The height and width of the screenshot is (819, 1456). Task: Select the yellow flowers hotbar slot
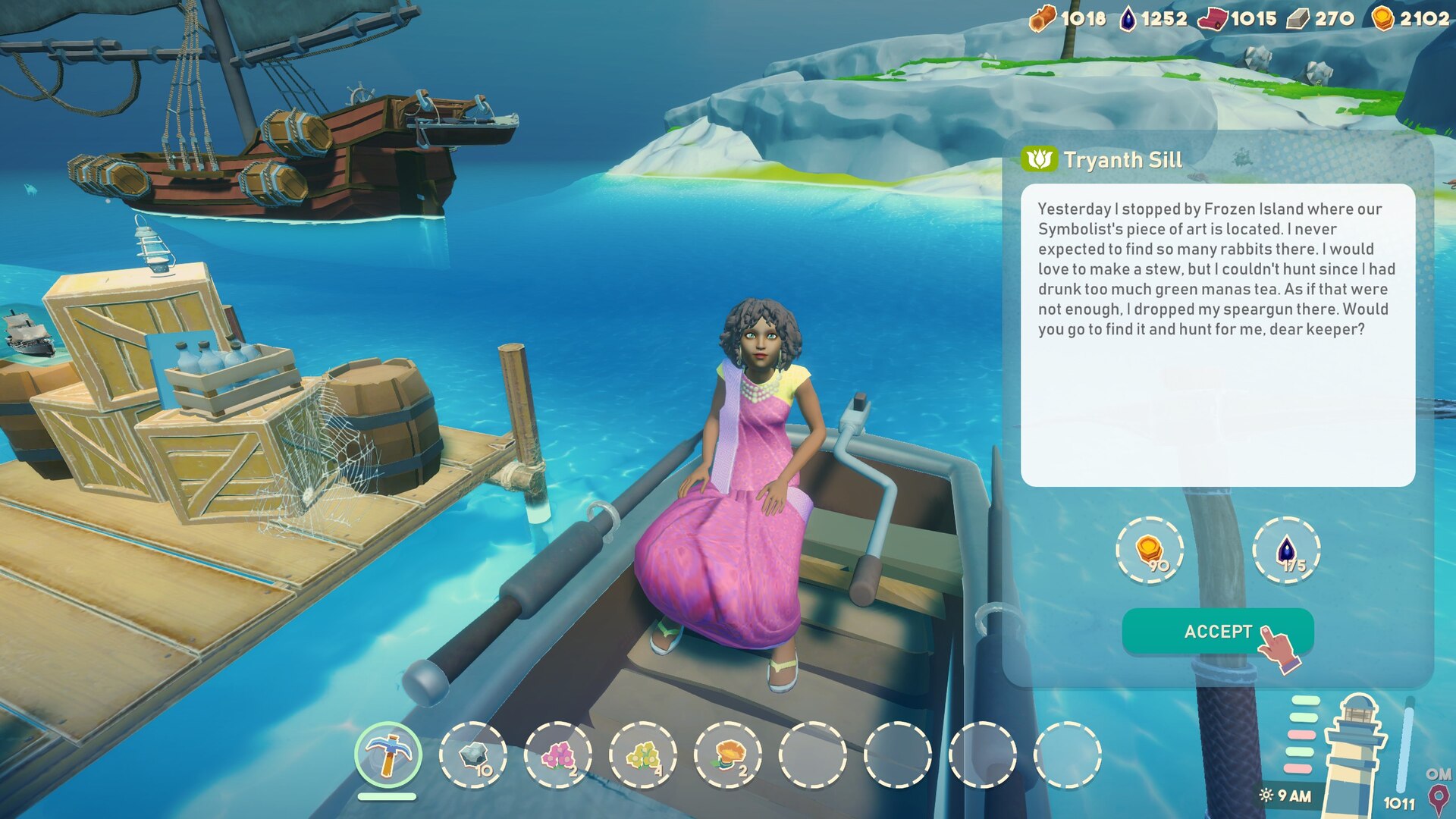point(643,755)
